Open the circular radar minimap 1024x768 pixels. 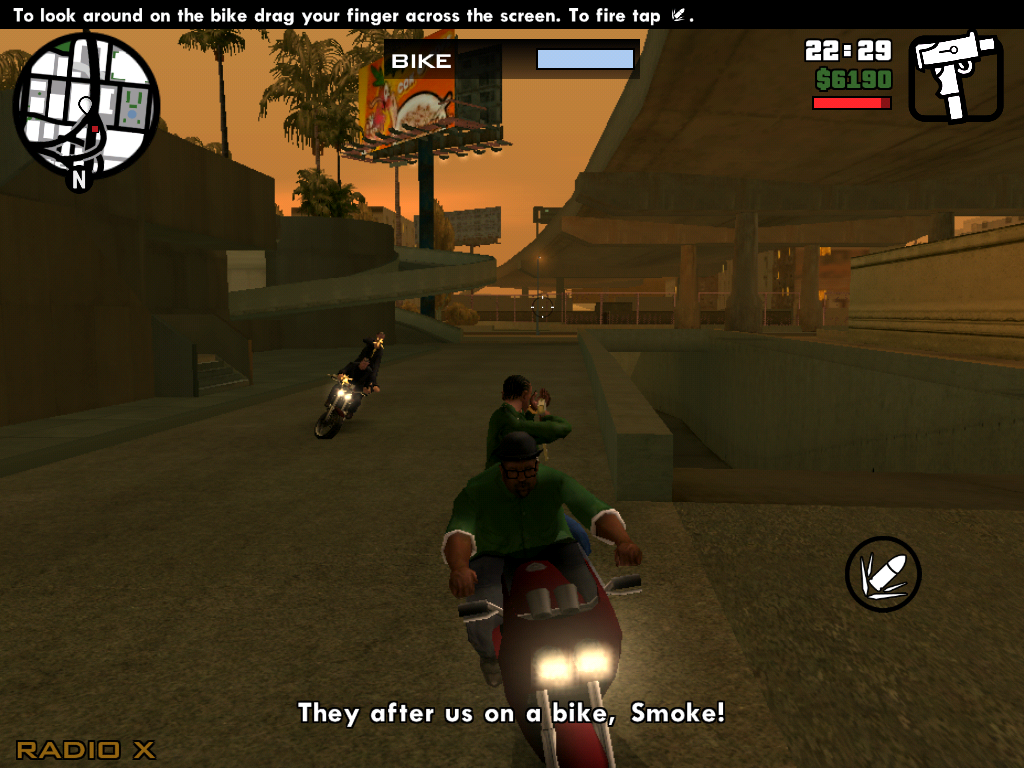(86, 106)
